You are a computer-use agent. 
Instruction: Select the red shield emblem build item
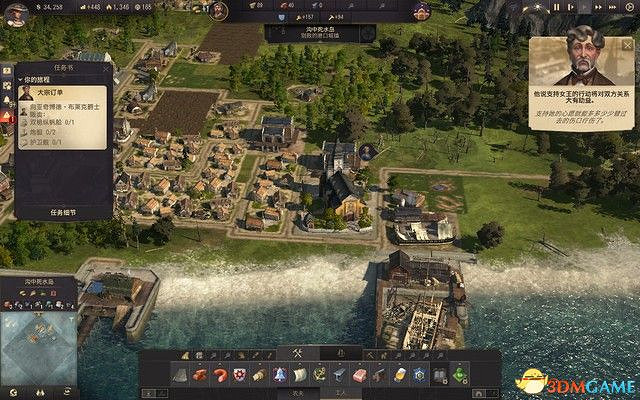[x=239, y=374]
